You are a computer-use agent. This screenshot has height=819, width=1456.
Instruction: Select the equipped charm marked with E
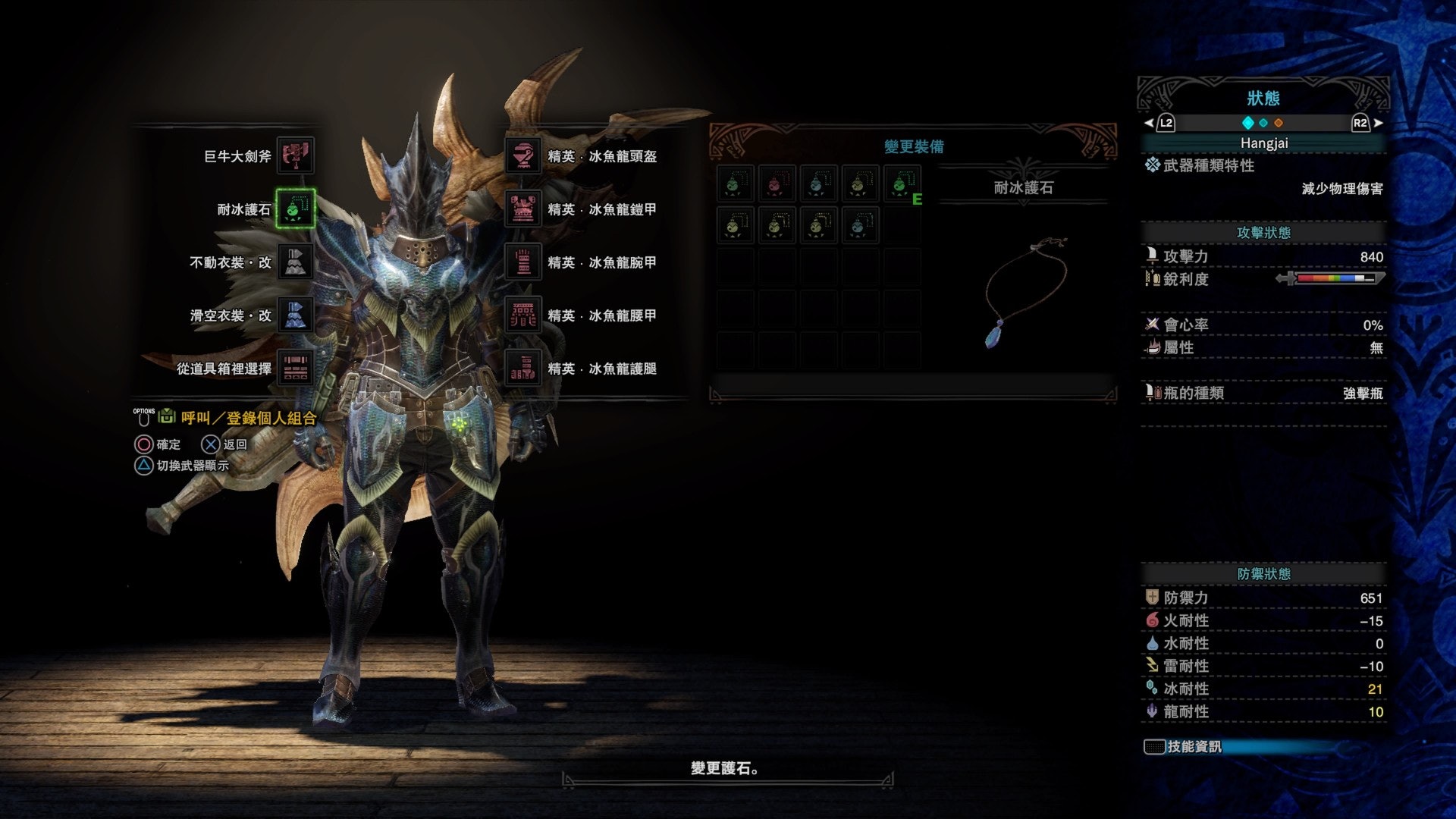pyautogui.click(x=901, y=184)
